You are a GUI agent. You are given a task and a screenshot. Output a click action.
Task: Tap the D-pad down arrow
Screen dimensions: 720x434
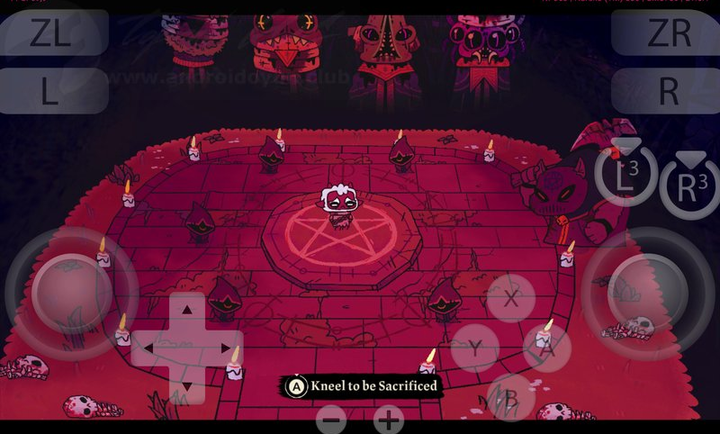[x=187, y=384]
